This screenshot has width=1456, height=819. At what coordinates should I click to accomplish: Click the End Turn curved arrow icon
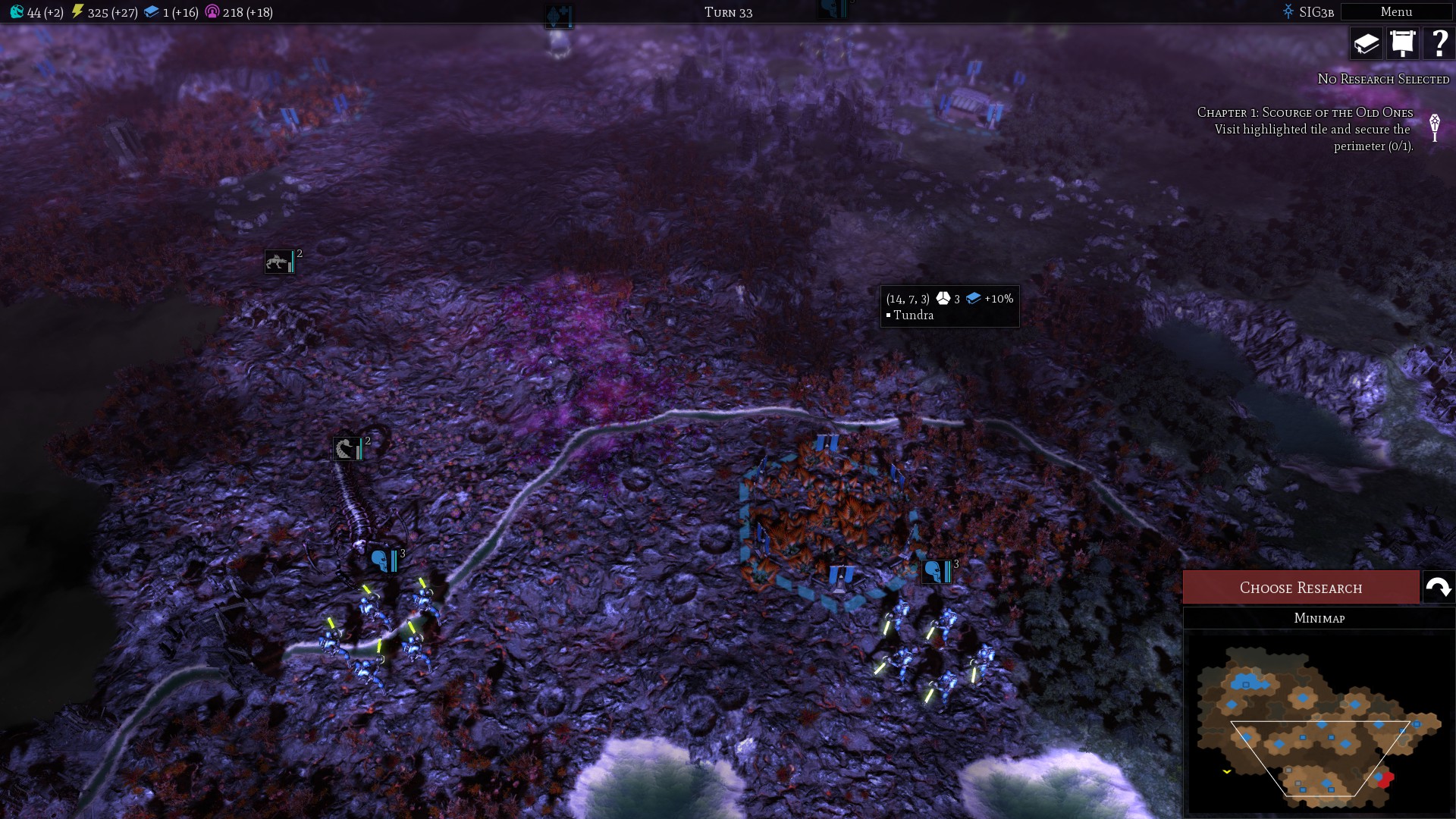click(1436, 586)
